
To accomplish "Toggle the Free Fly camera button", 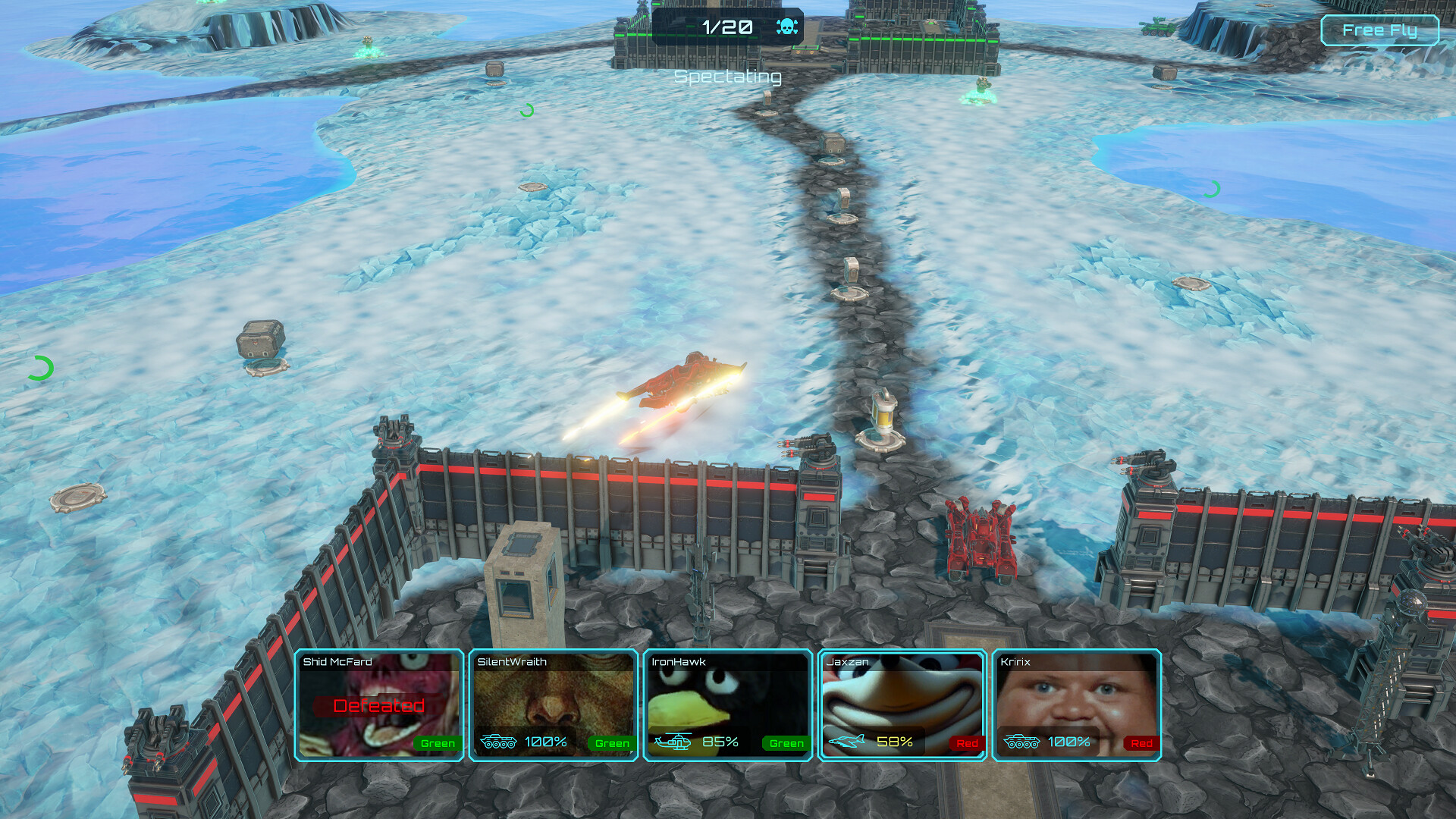I will click(1379, 30).
